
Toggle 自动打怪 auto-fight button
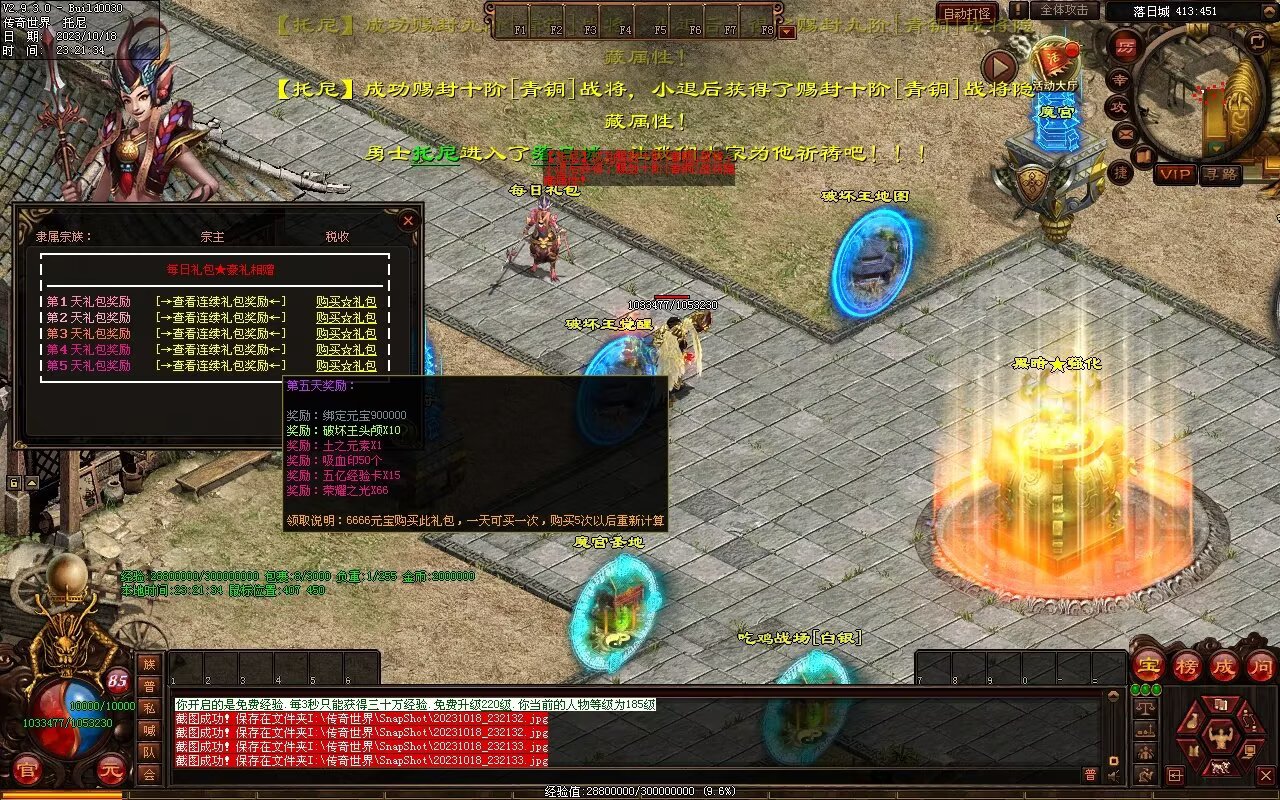(x=967, y=13)
